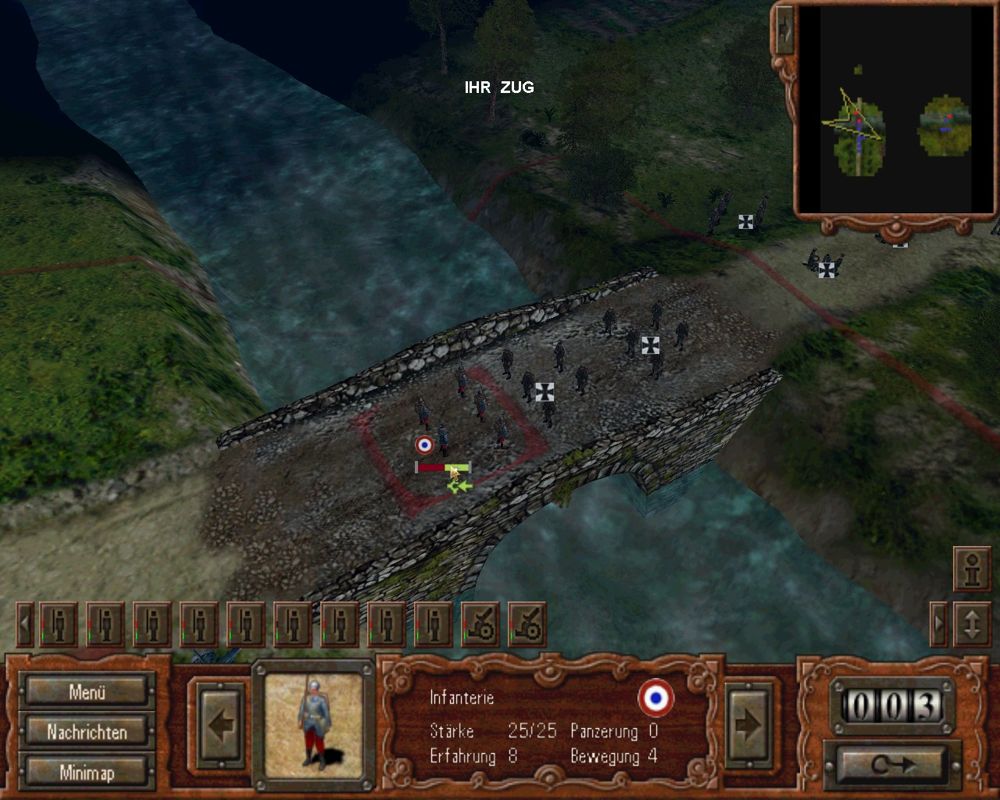The image size is (1000, 800).
Task: Select previous unit with the large left arrow
Action: (216, 724)
